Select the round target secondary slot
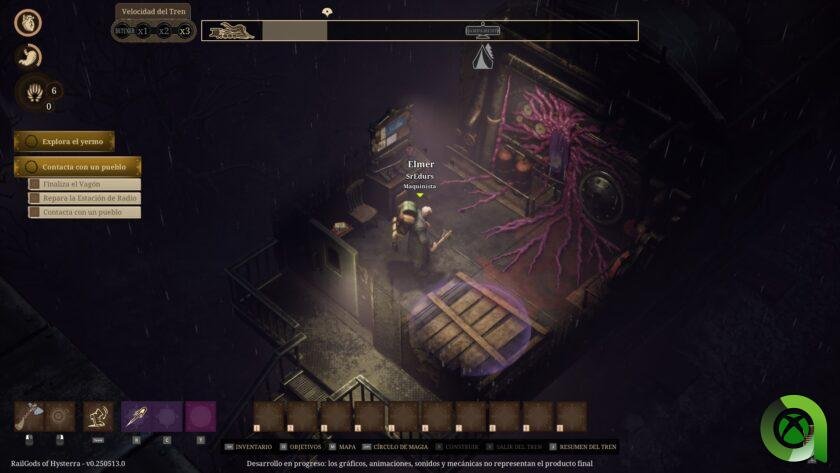 pos(60,416)
